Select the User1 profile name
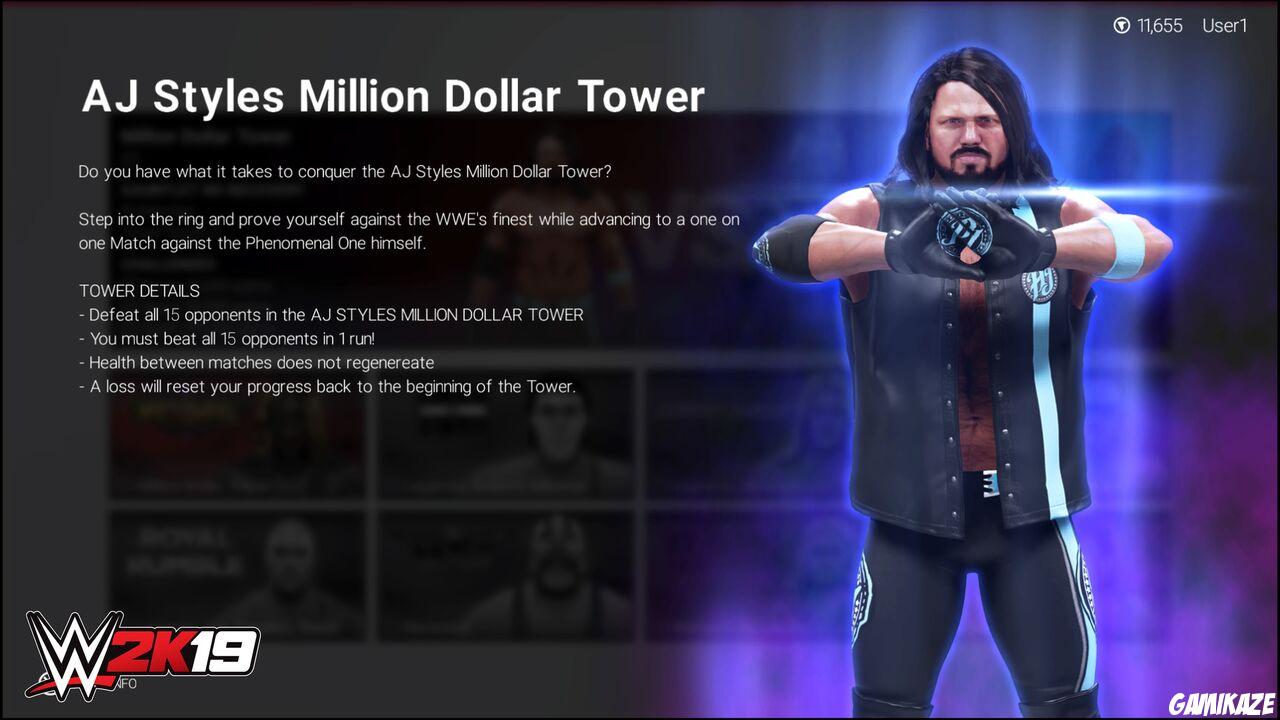Screen dimensions: 1280x720 (x=1224, y=26)
